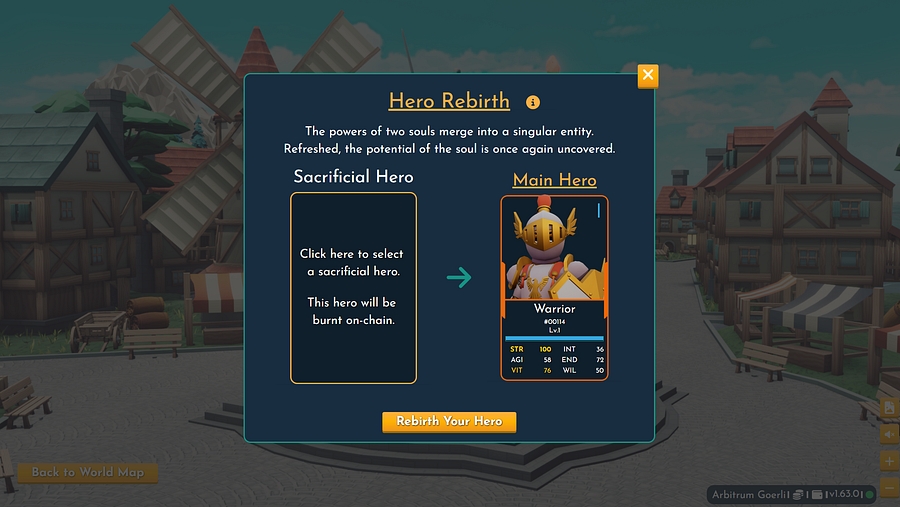Select a sacrificial hero in the empty slot
The width and height of the screenshot is (900, 507).
353,288
